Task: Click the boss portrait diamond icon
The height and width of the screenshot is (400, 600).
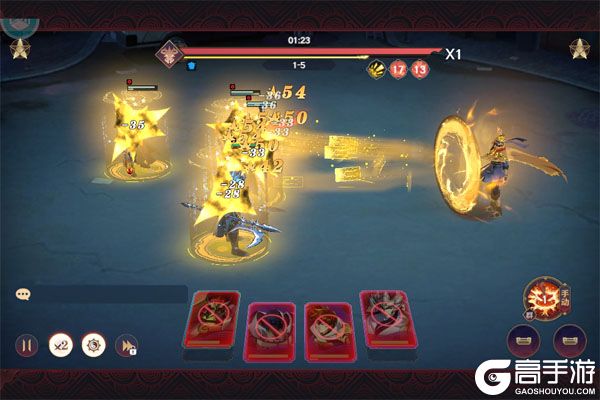Action: click(x=168, y=50)
